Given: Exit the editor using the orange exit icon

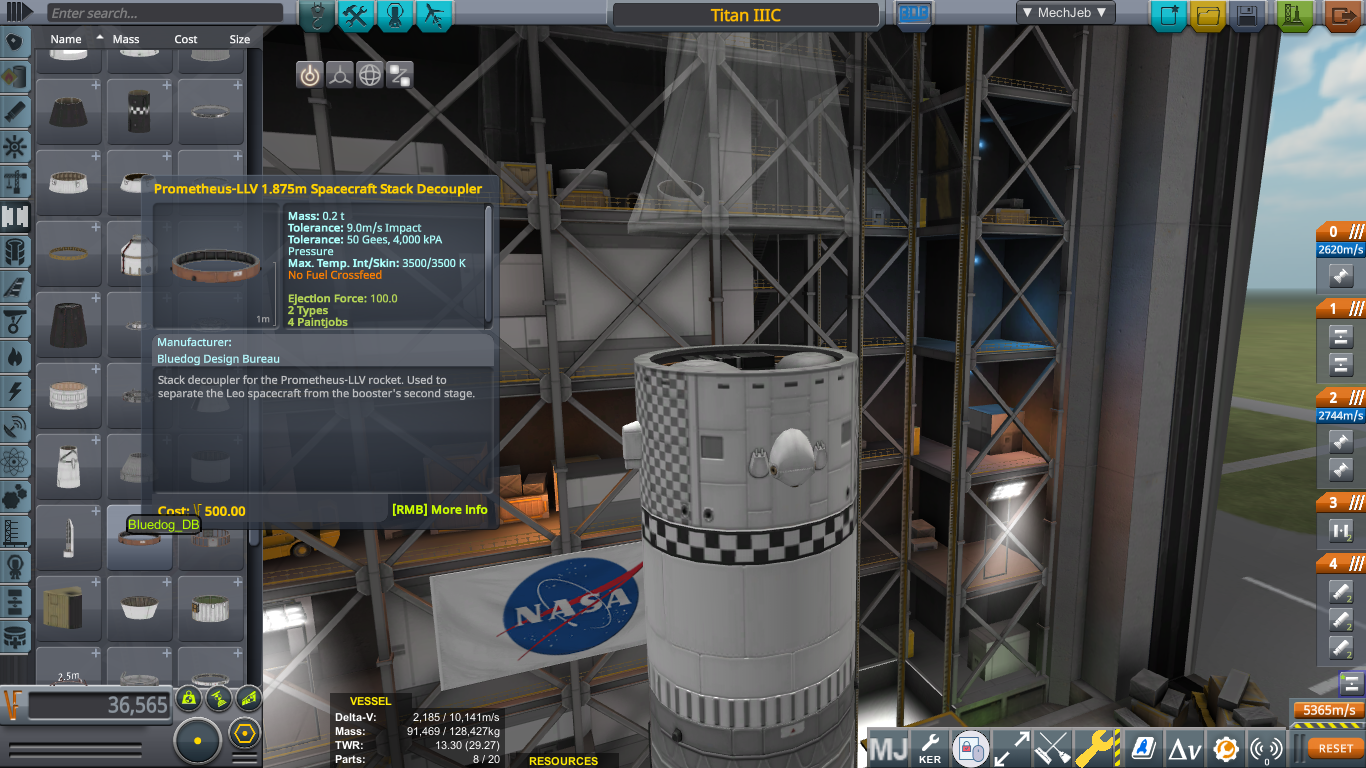Looking at the screenshot, I should [x=1343, y=13].
